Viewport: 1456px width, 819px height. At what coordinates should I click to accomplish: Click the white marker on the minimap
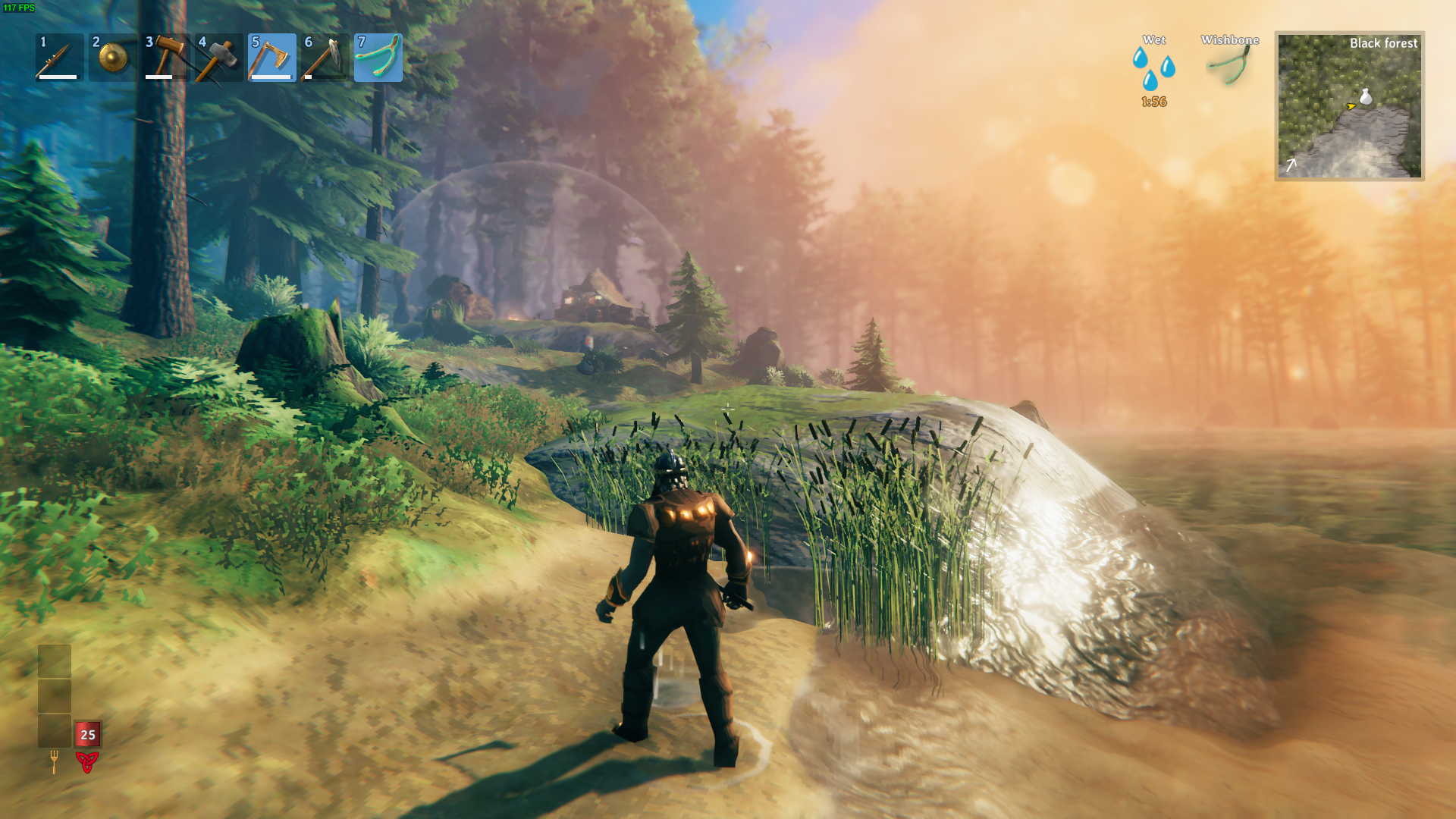[1366, 96]
